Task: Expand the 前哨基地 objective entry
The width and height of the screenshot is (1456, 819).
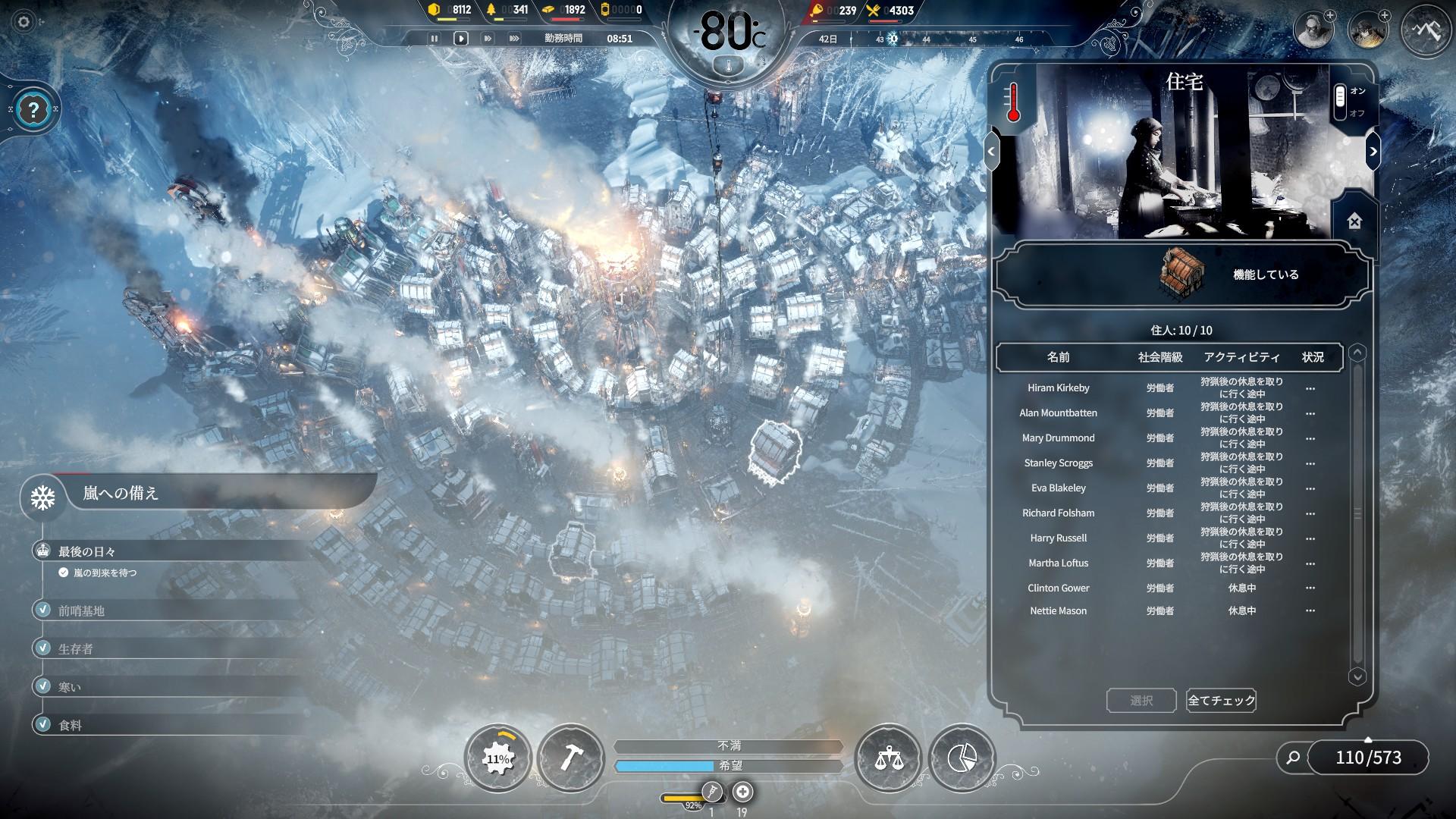Action: pyautogui.click(x=81, y=610)
